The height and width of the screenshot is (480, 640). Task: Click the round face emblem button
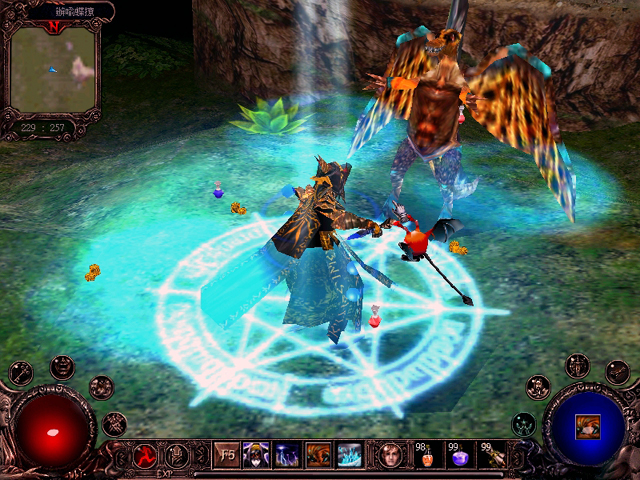pyautogui.click(x=62, y=366)
